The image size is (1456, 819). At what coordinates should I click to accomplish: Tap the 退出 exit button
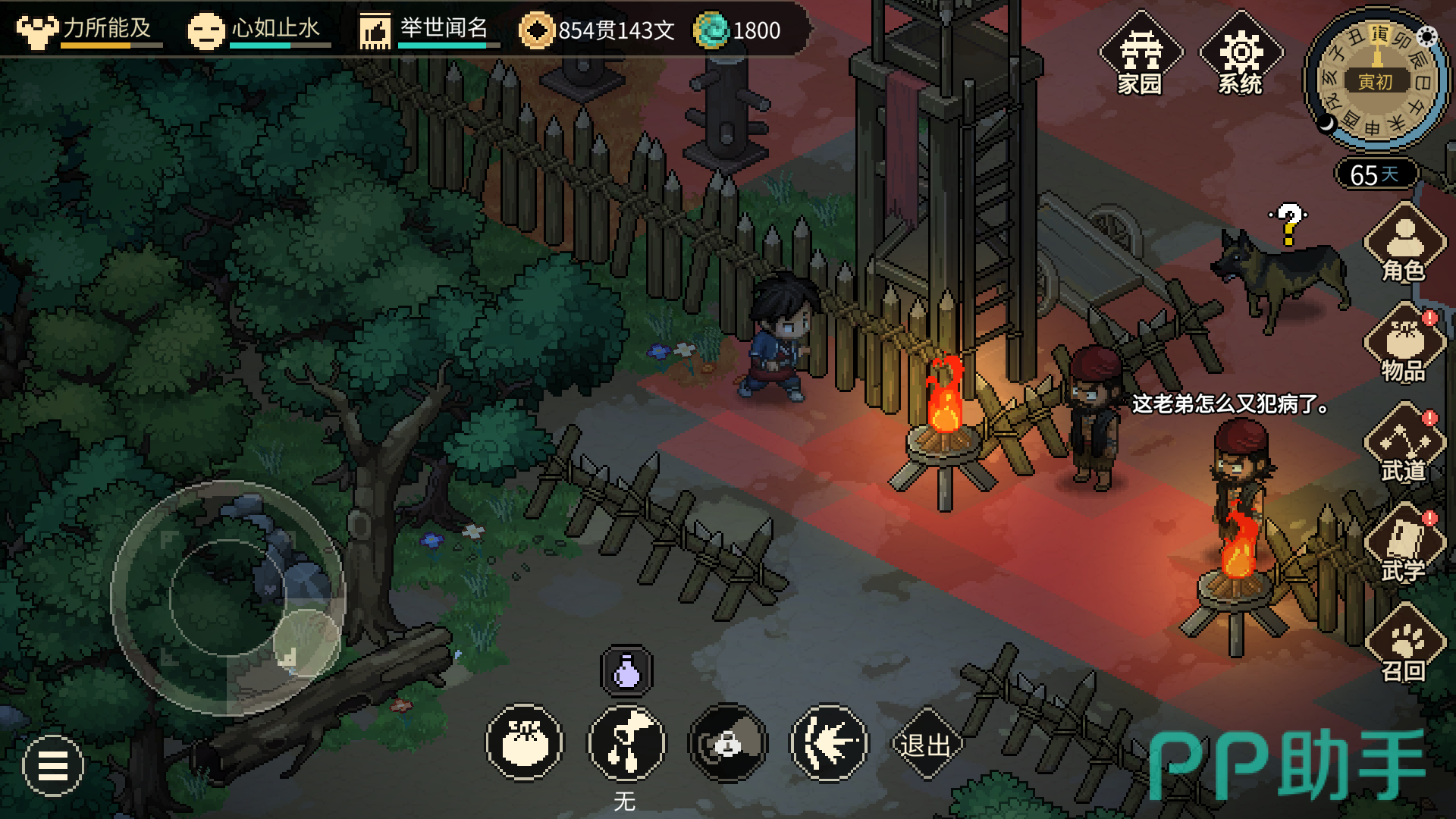925,745
